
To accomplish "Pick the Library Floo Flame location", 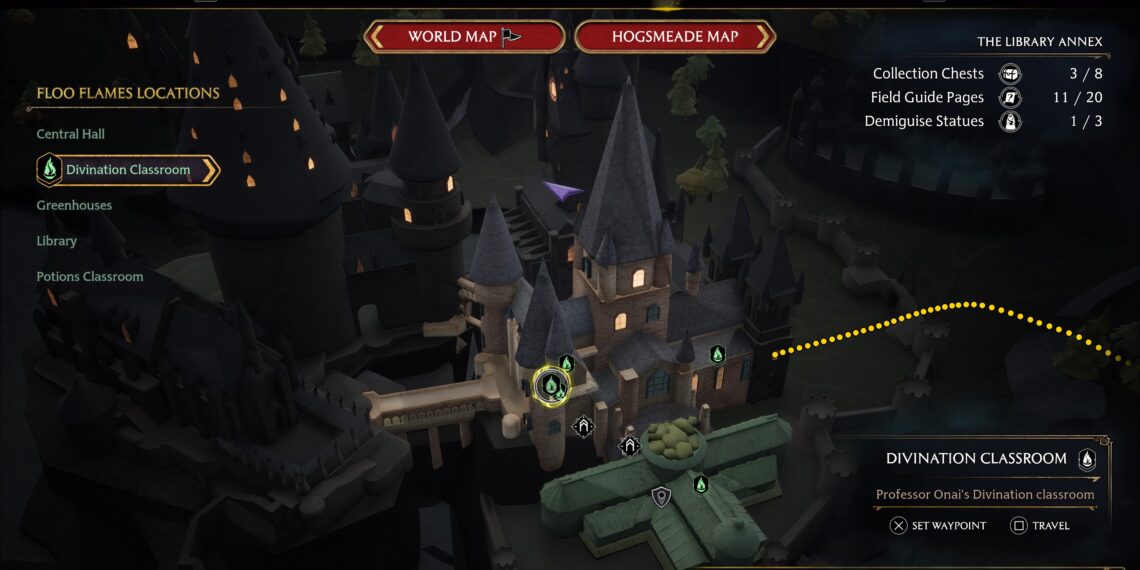I will click(x=56, y=241).
